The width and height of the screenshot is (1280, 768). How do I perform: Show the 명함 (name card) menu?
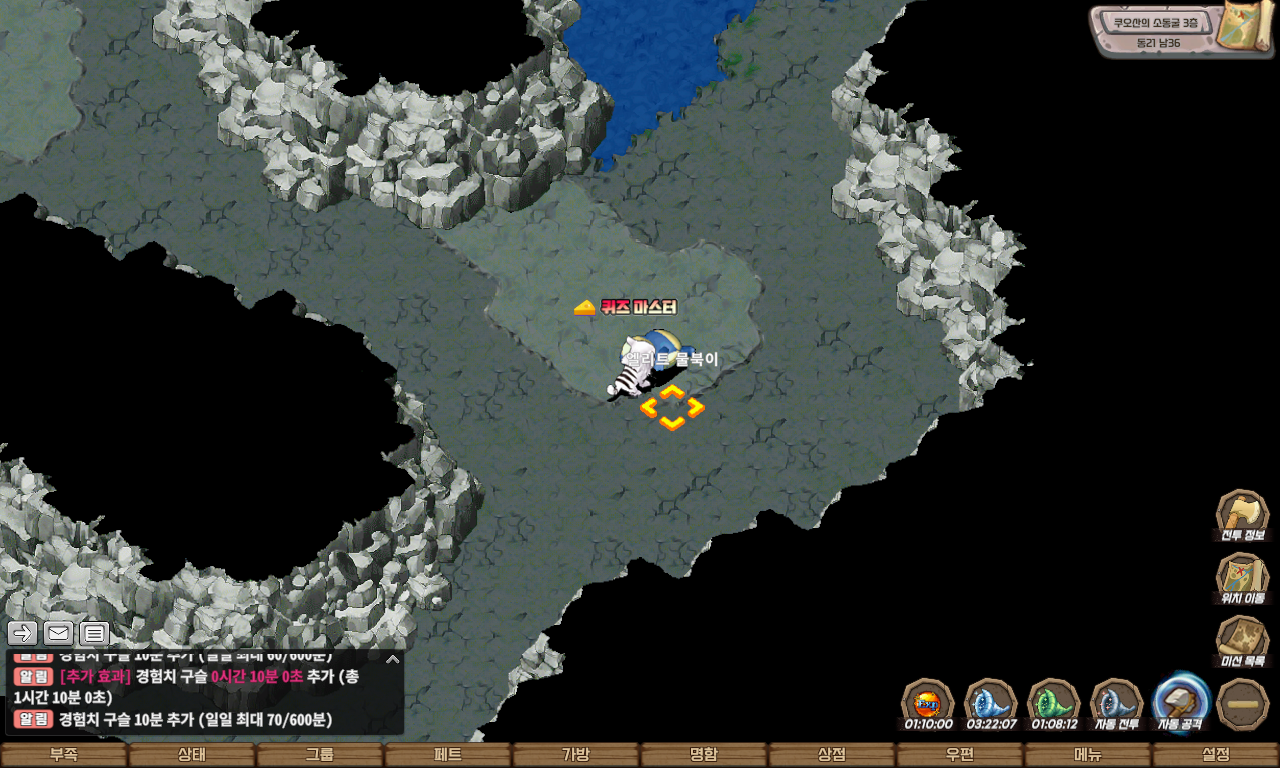(x=703, y=755)
